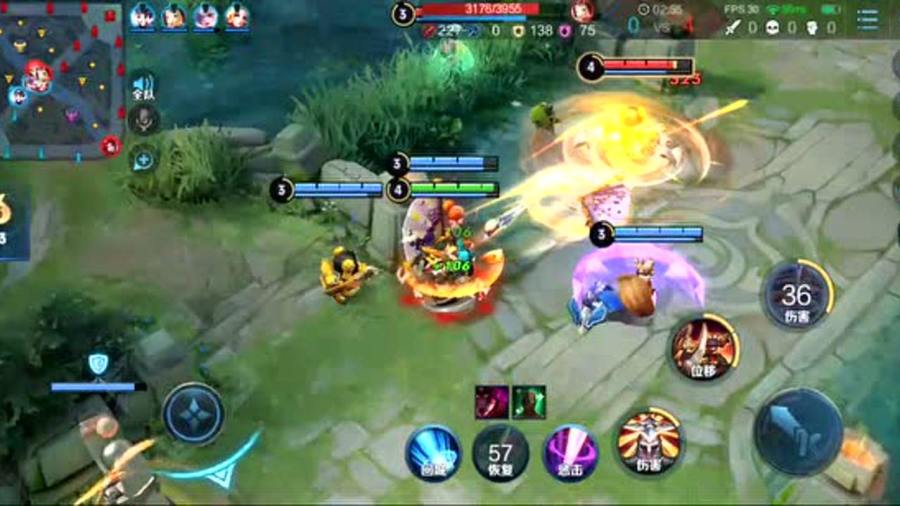Select the green passive buff icon

pos(529,402)
